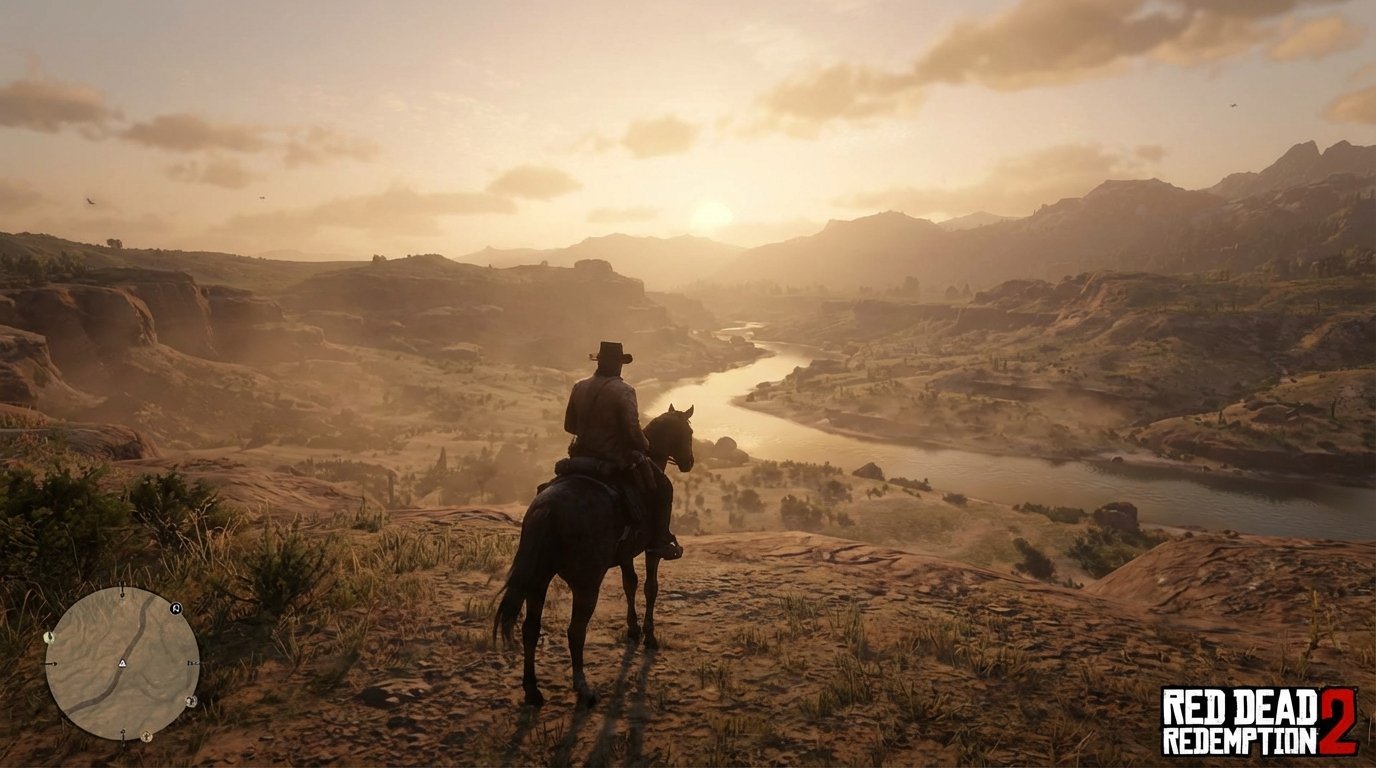Click the waypoint pin on the minimap's right side

click(194, 662)
